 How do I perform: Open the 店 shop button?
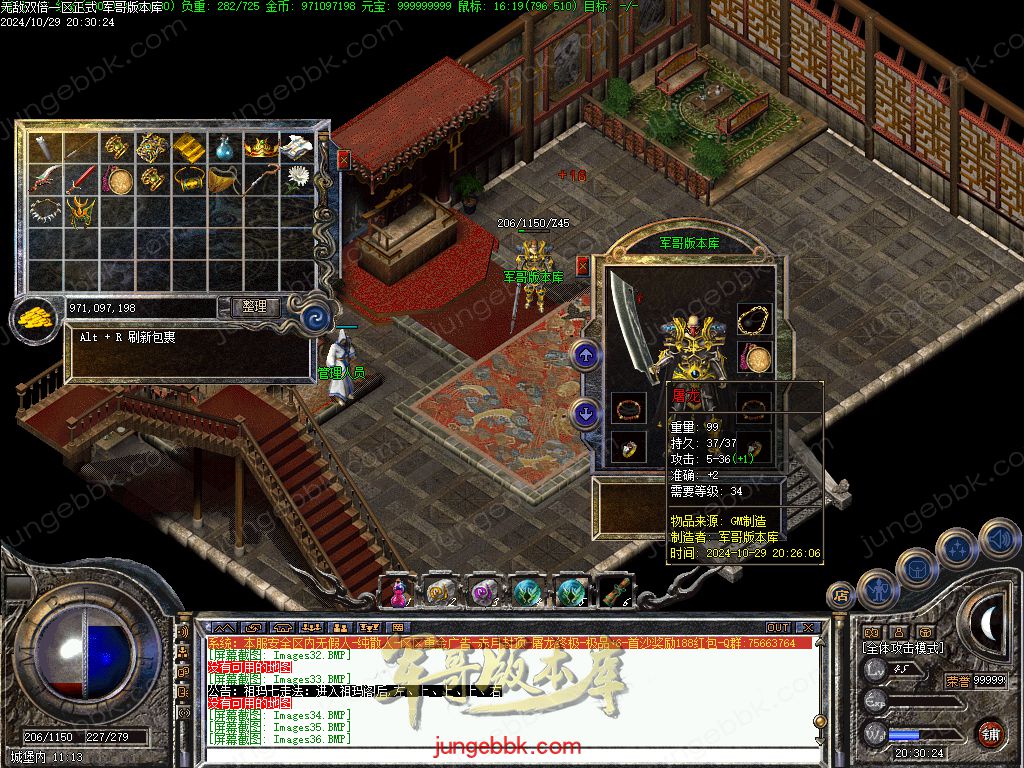840,595
